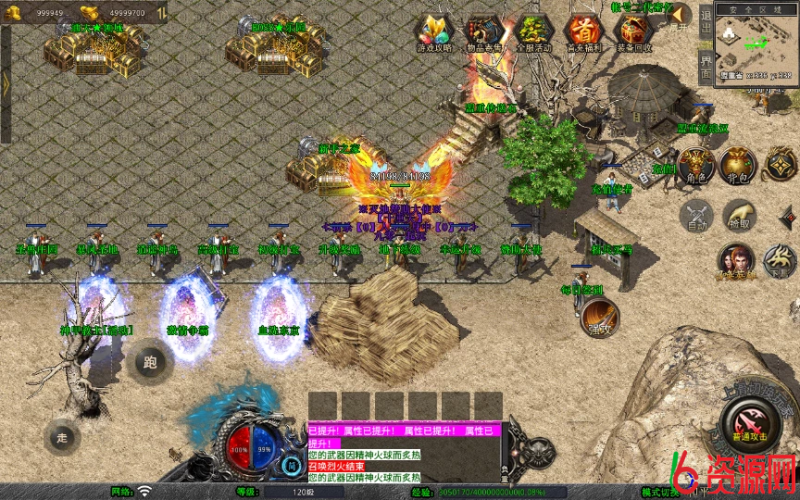Toggle the 走 walk button
This screenshot has width=800, height=500.
pos(62,436)
